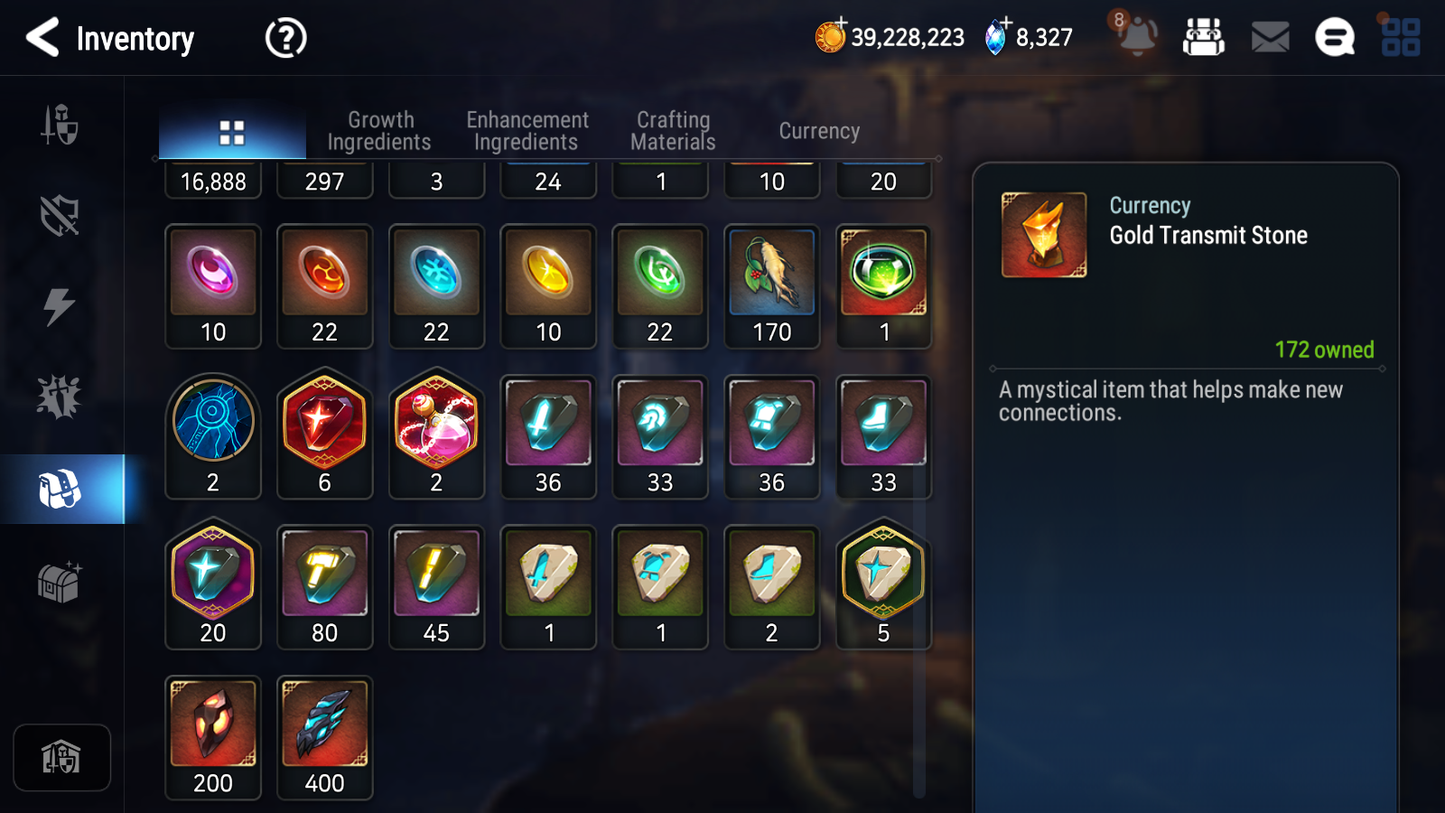
Task: Switch to the Growth Ingredients tab
Action: 379,131
